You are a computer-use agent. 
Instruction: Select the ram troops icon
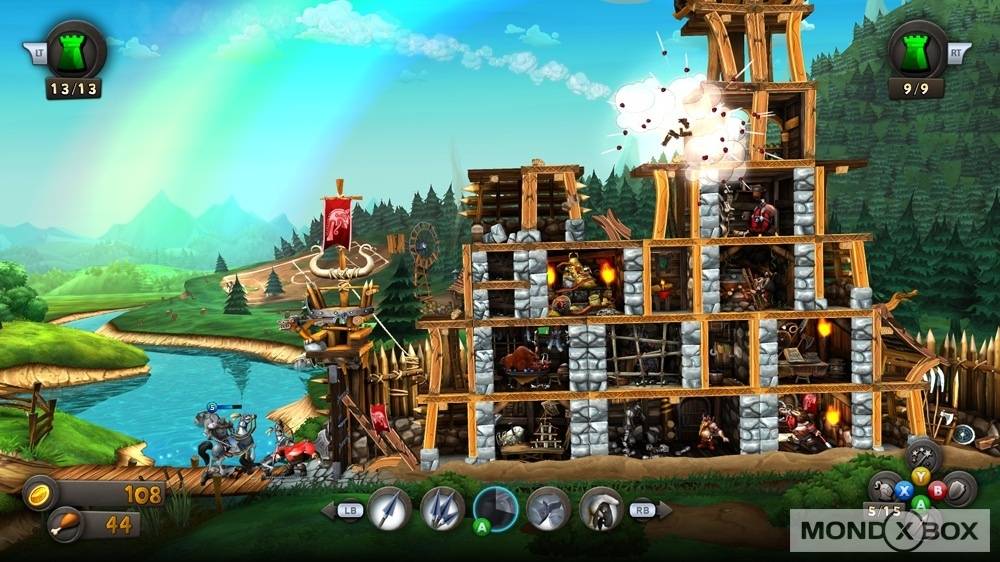click(885, 489)
